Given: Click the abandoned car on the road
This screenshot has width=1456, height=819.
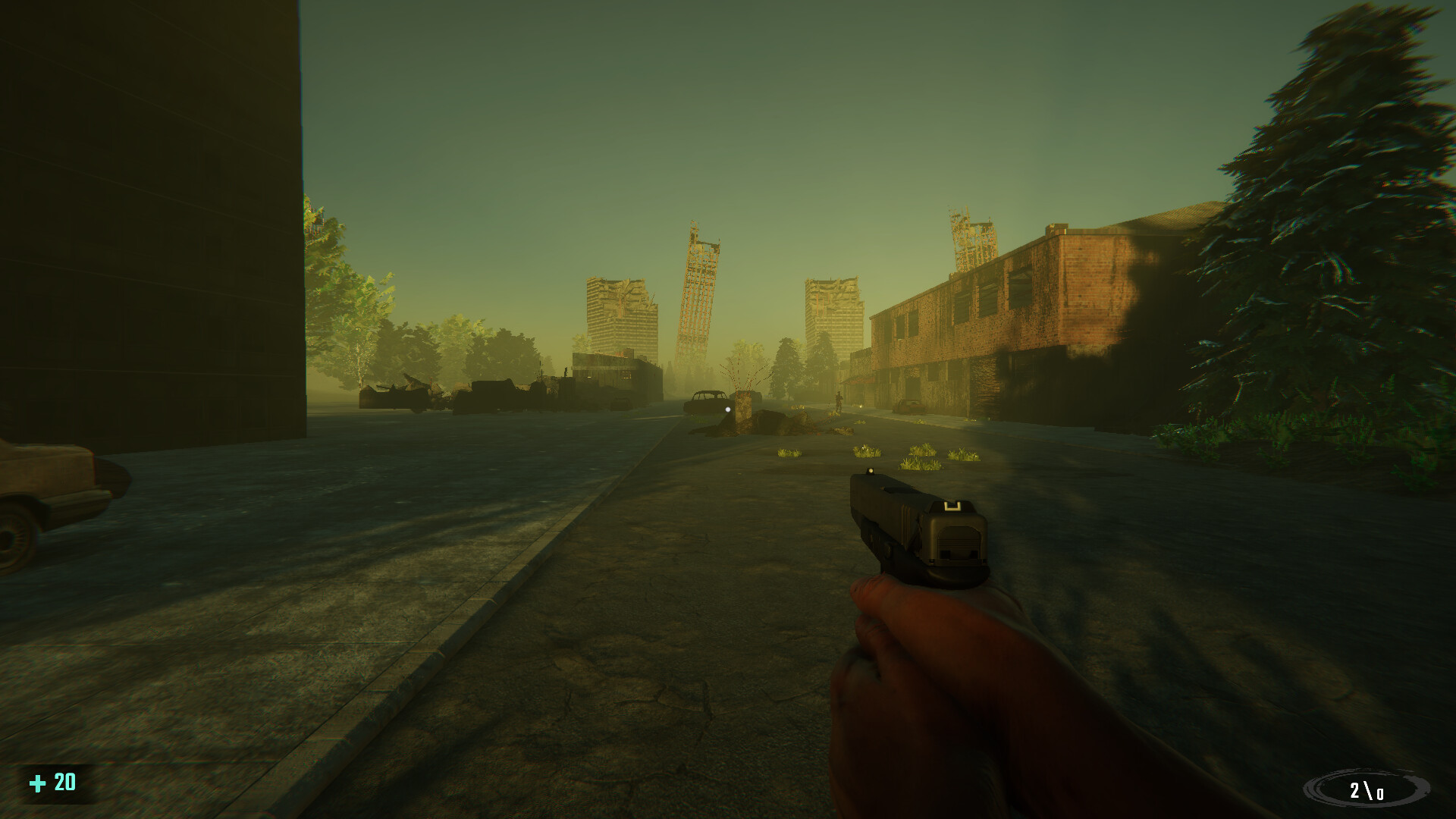Looking at the screenshot, I should tap(704, 402).
